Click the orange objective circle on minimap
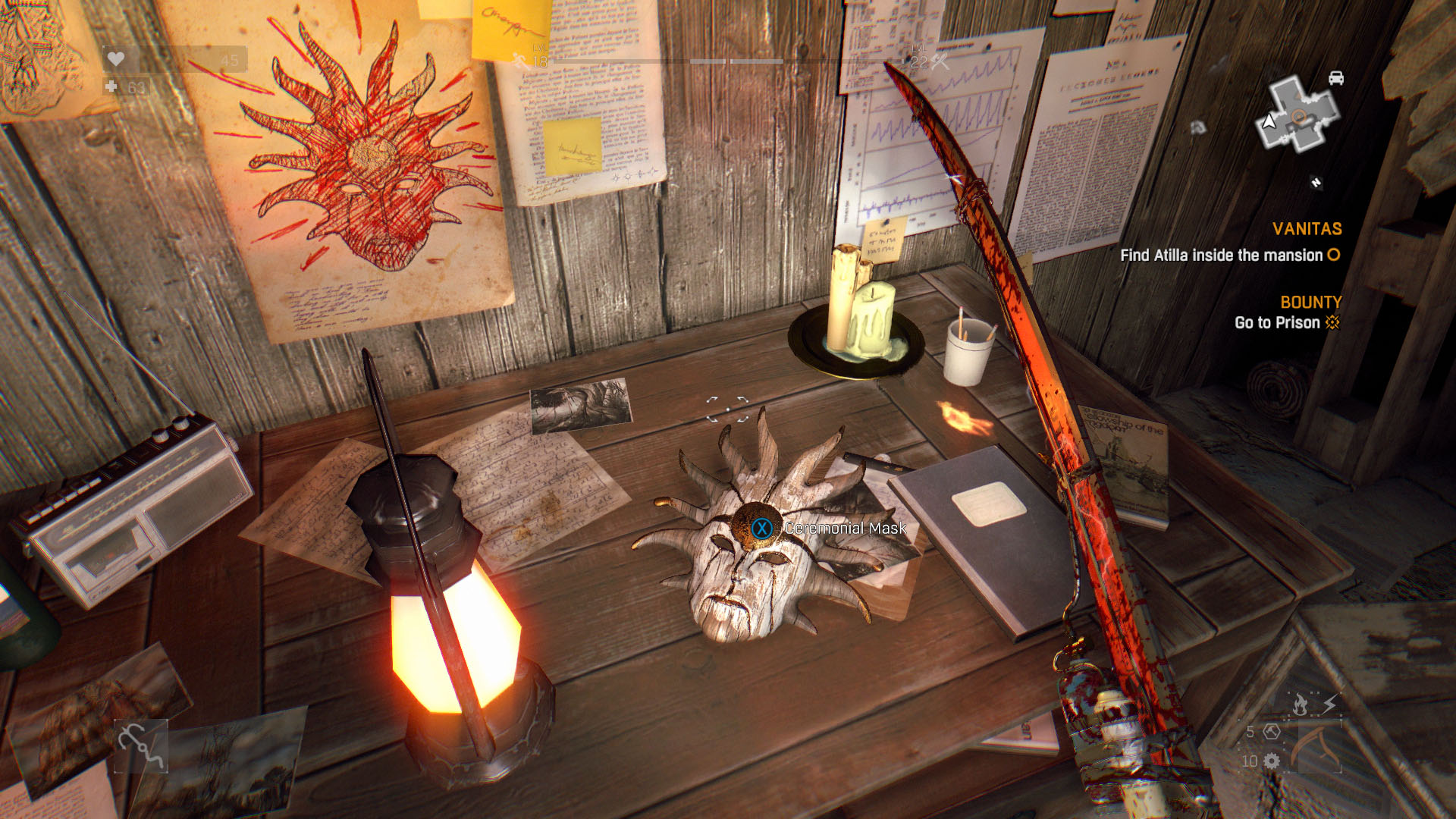 (1298, 117)
